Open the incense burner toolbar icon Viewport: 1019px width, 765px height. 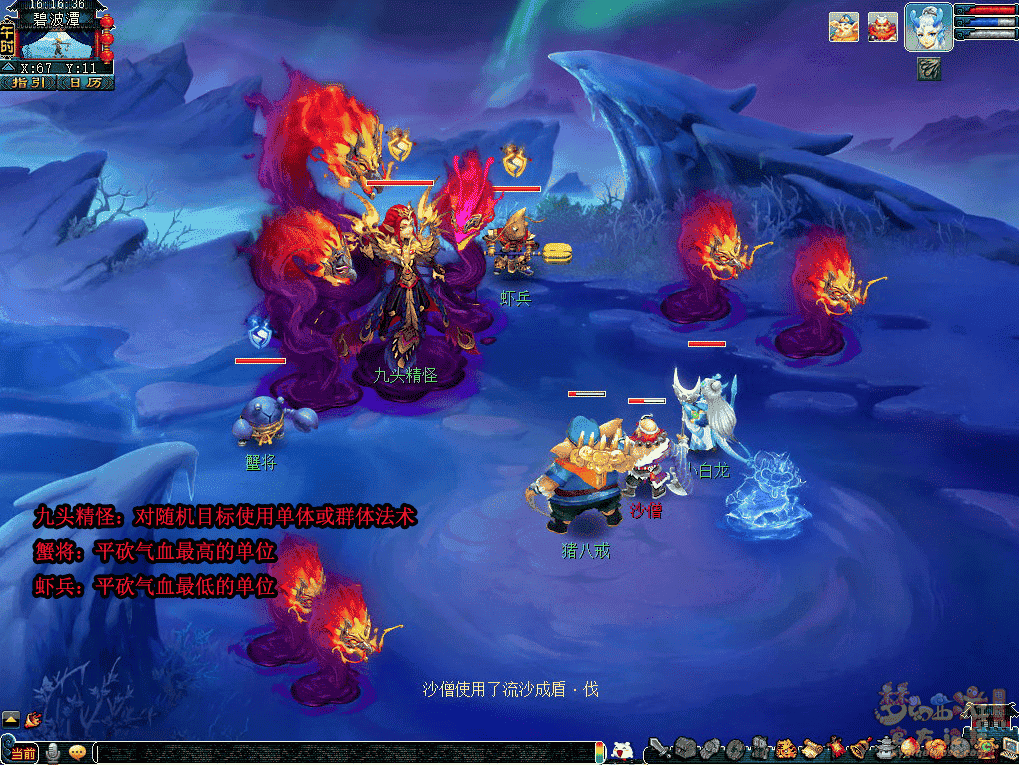[886, 748]
